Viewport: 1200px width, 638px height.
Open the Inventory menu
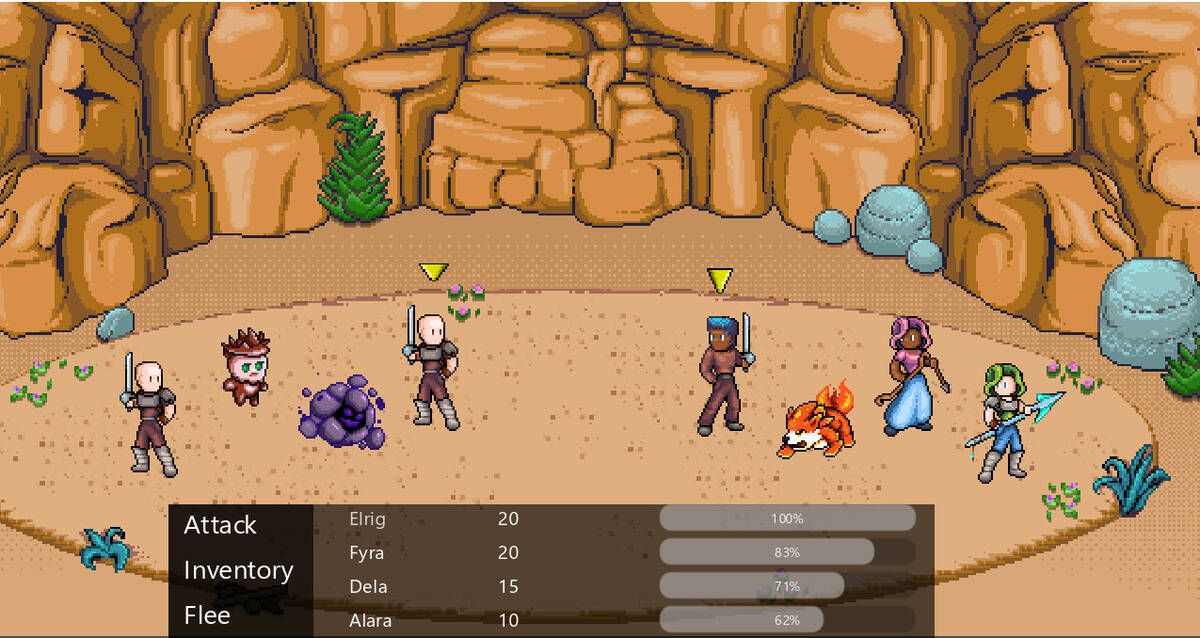tap(238, 570)
